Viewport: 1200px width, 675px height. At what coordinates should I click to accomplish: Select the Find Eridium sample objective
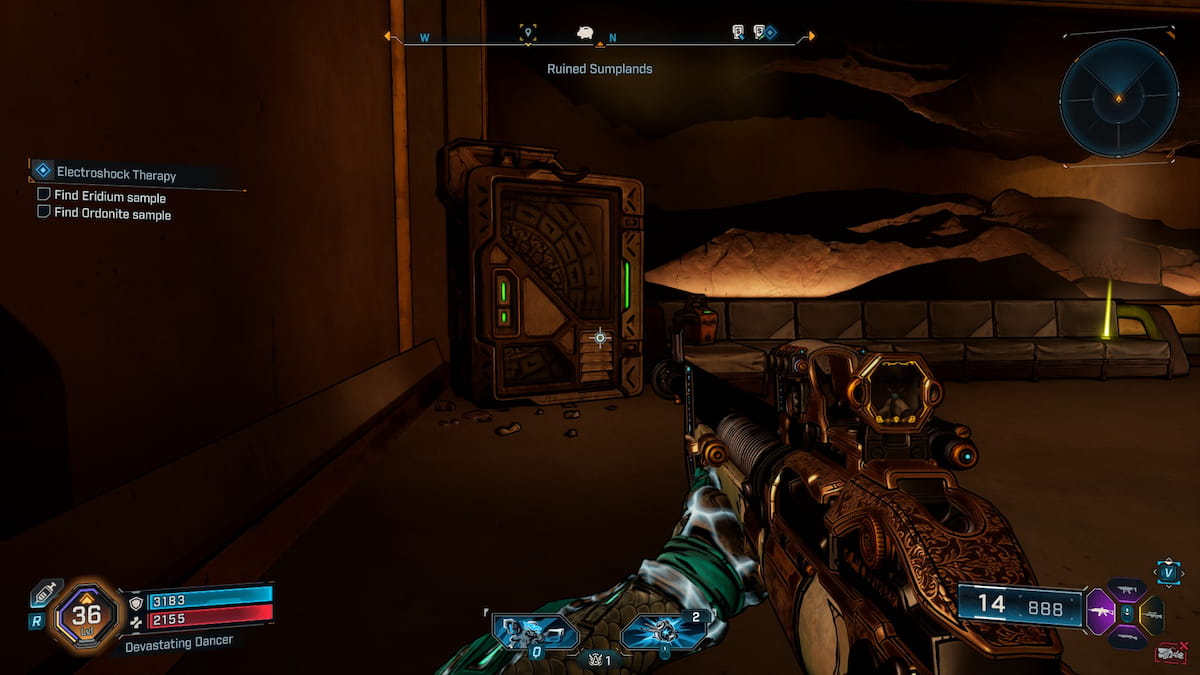pos(109,197)
